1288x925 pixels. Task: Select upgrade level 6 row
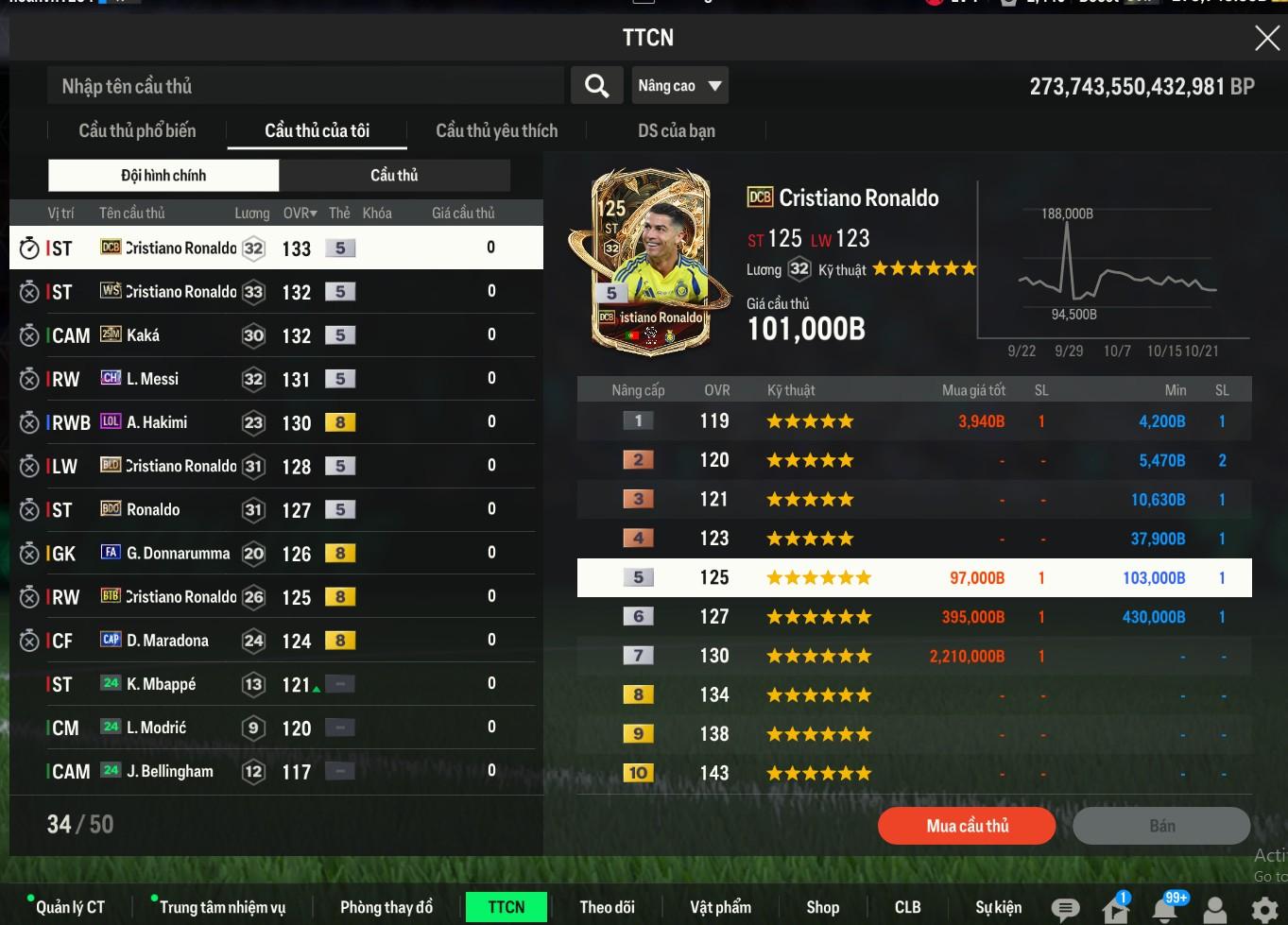tap(914, 617)
